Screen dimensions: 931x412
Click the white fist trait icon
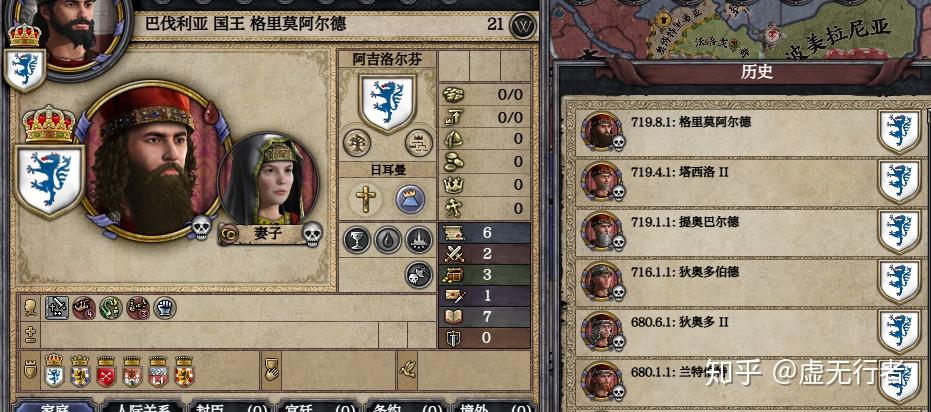pos(164,308)
